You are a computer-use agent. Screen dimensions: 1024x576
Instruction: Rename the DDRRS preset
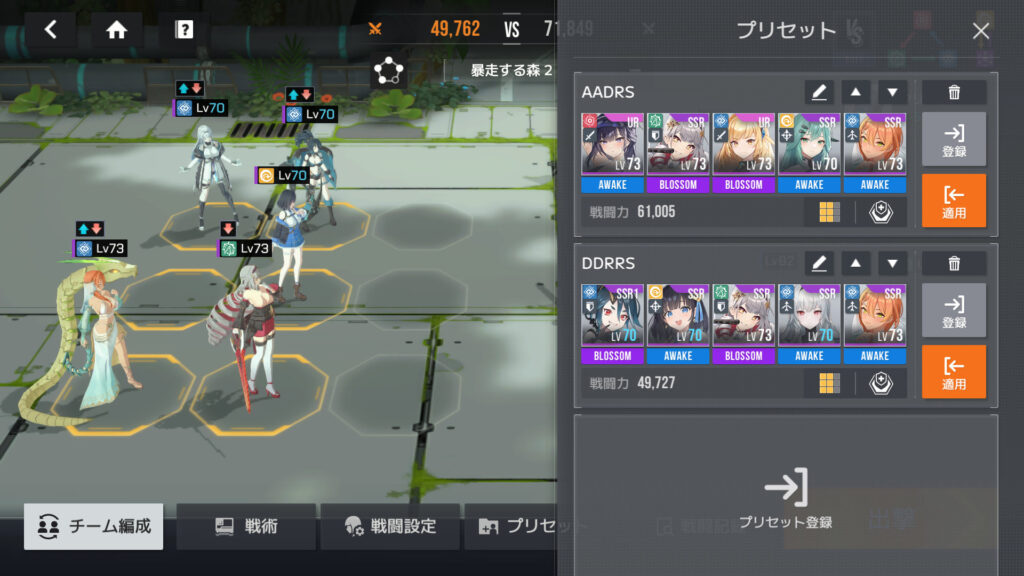(x=819, y=263)
